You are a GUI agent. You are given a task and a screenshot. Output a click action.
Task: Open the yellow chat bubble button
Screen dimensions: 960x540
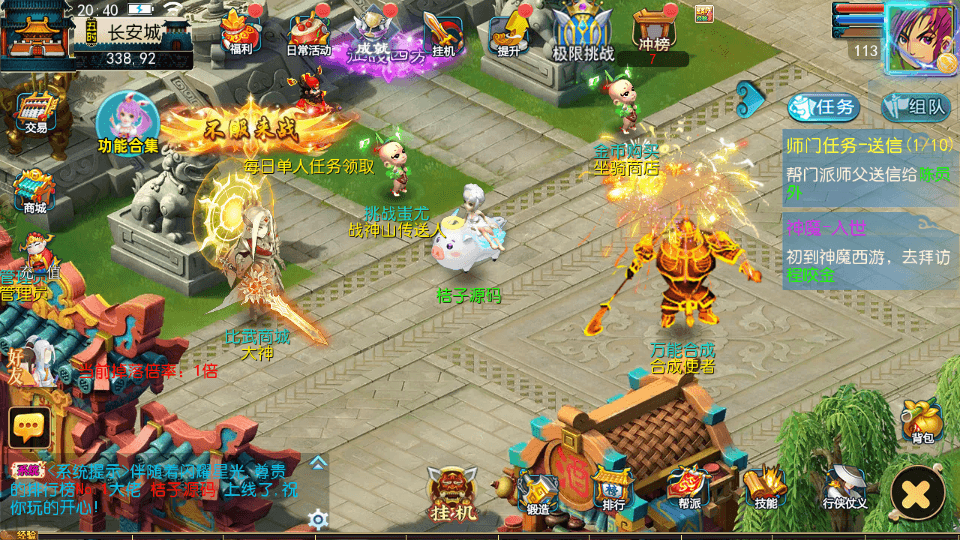click(x=29, y=428)
